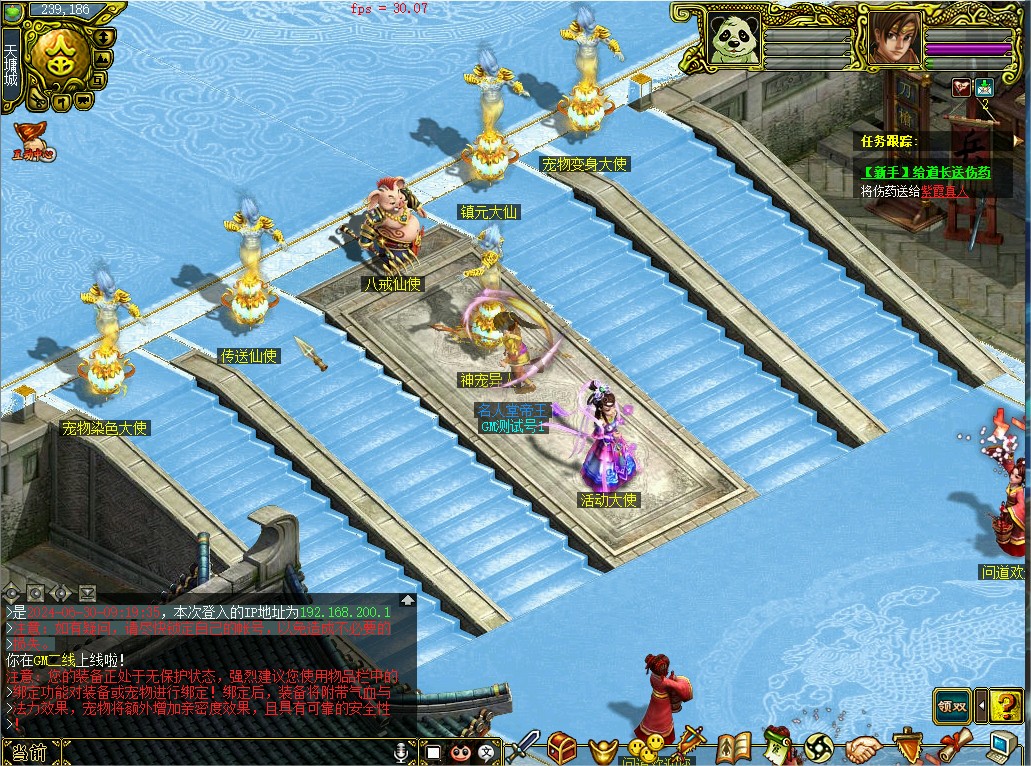1031x766 pixels.
Task: Open the open-book icon in the toolbar
Action: tap(733, 747)
